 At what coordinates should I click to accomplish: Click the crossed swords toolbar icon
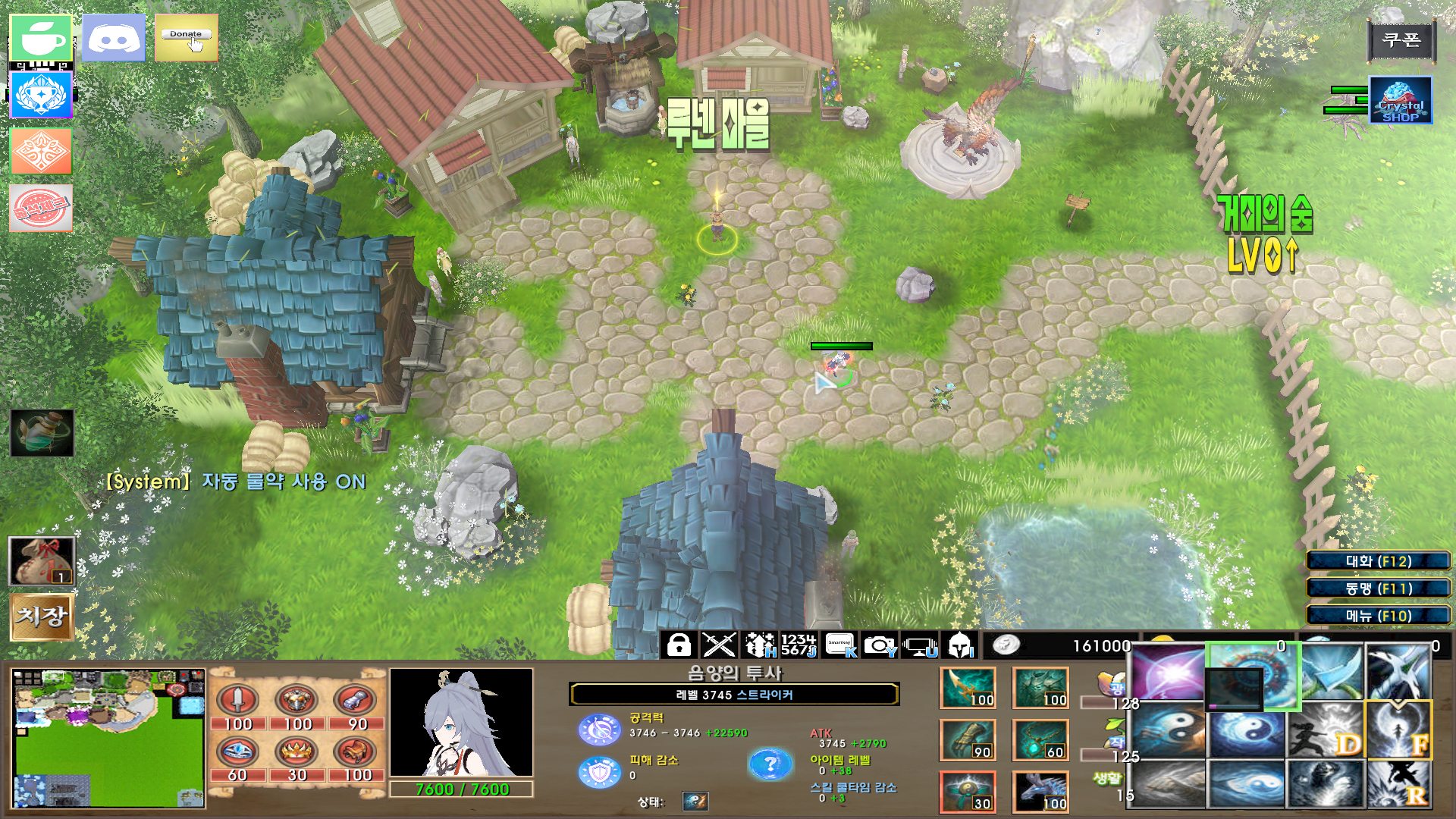[x=718, y=645]
